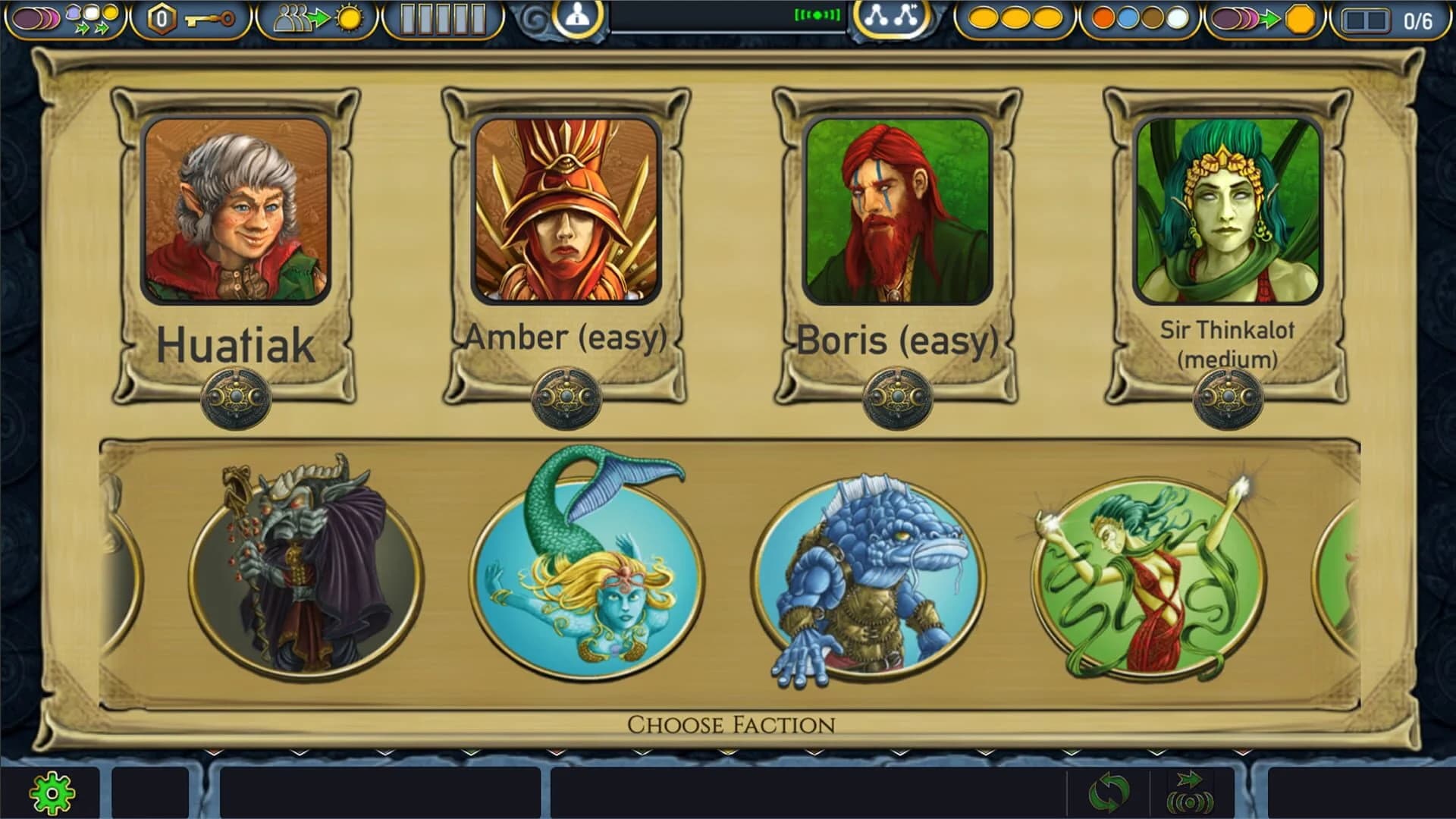
Task: Select the Boris (easy) player portrait
Action: pyautogui.click(x=899, y=210)
